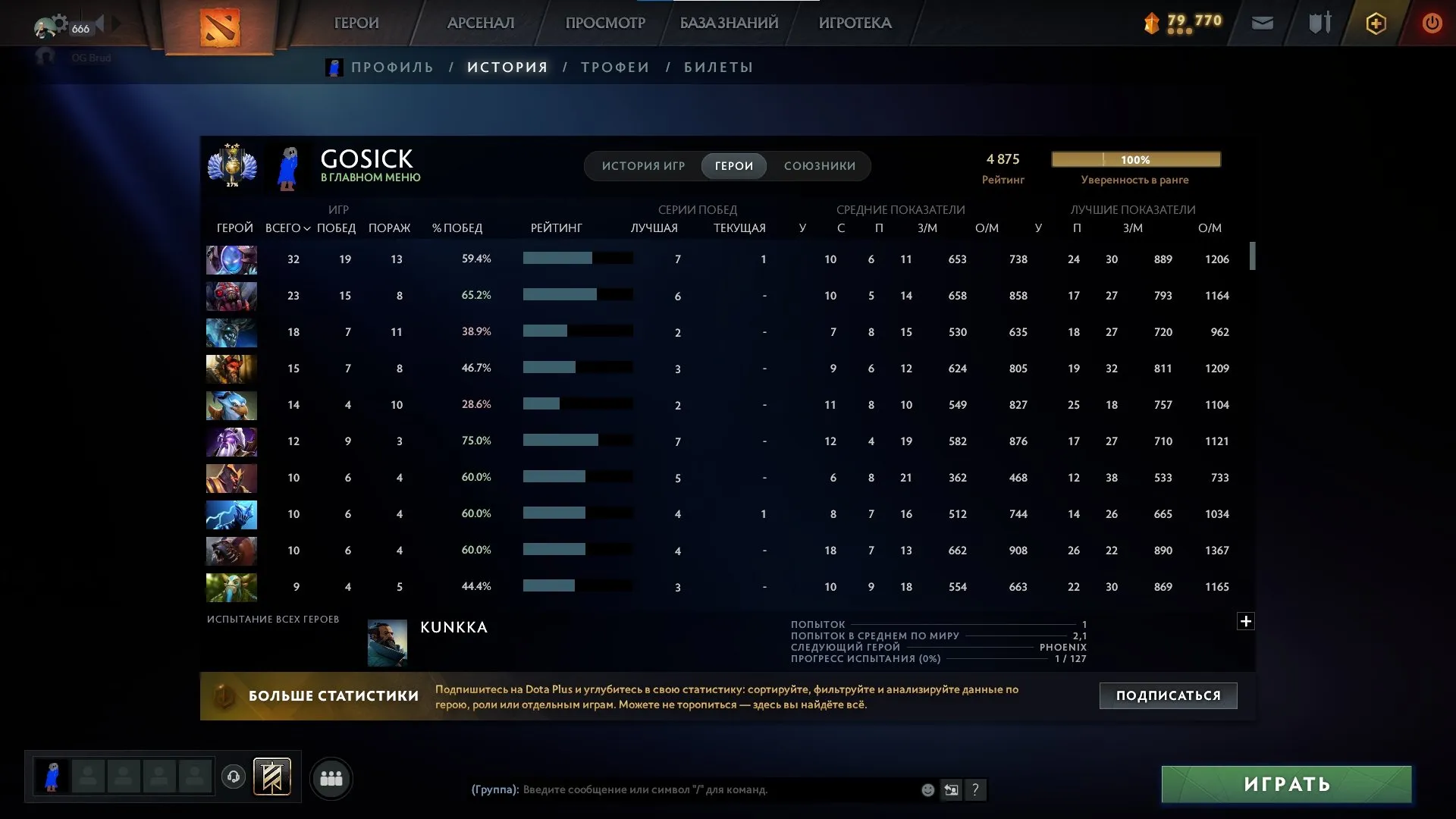The image size is (1456, 819).
Task: Switch to the ПРОФИЛЬ tab
Action: [392, 67]
